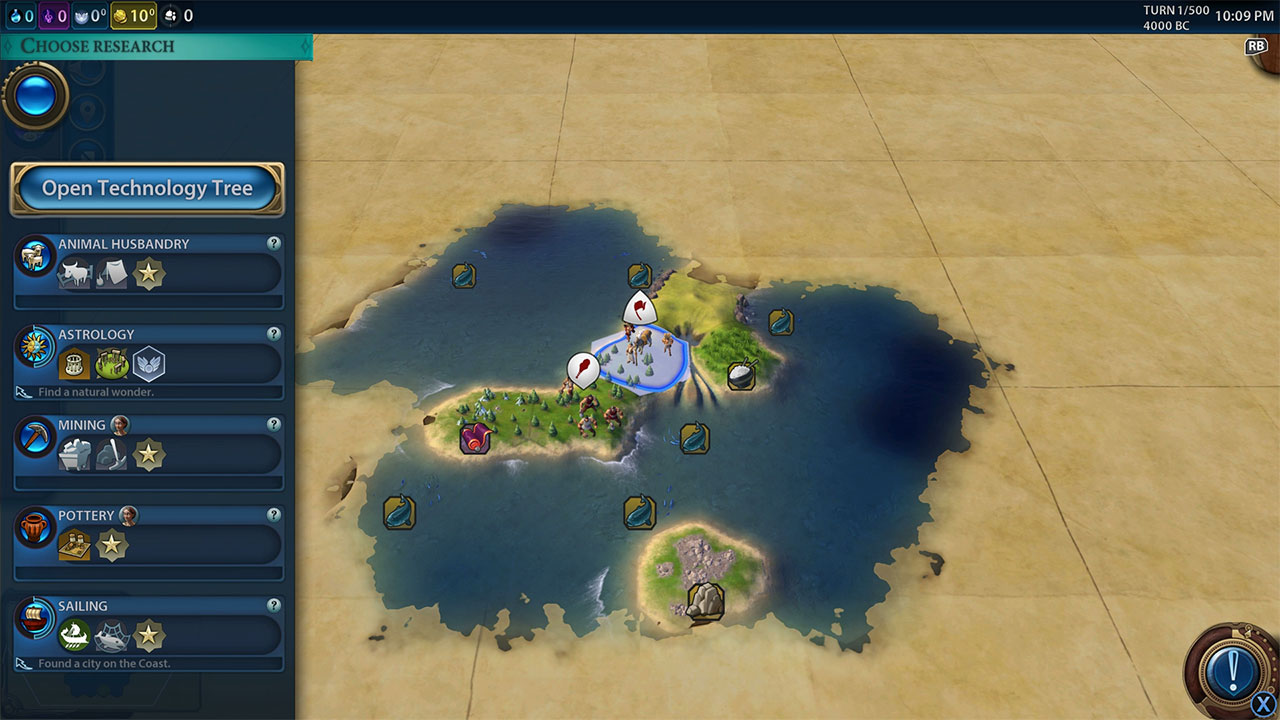Show Pottery technology help
The width and height of the screenshot is (1280, 720).
pos(273,515)
